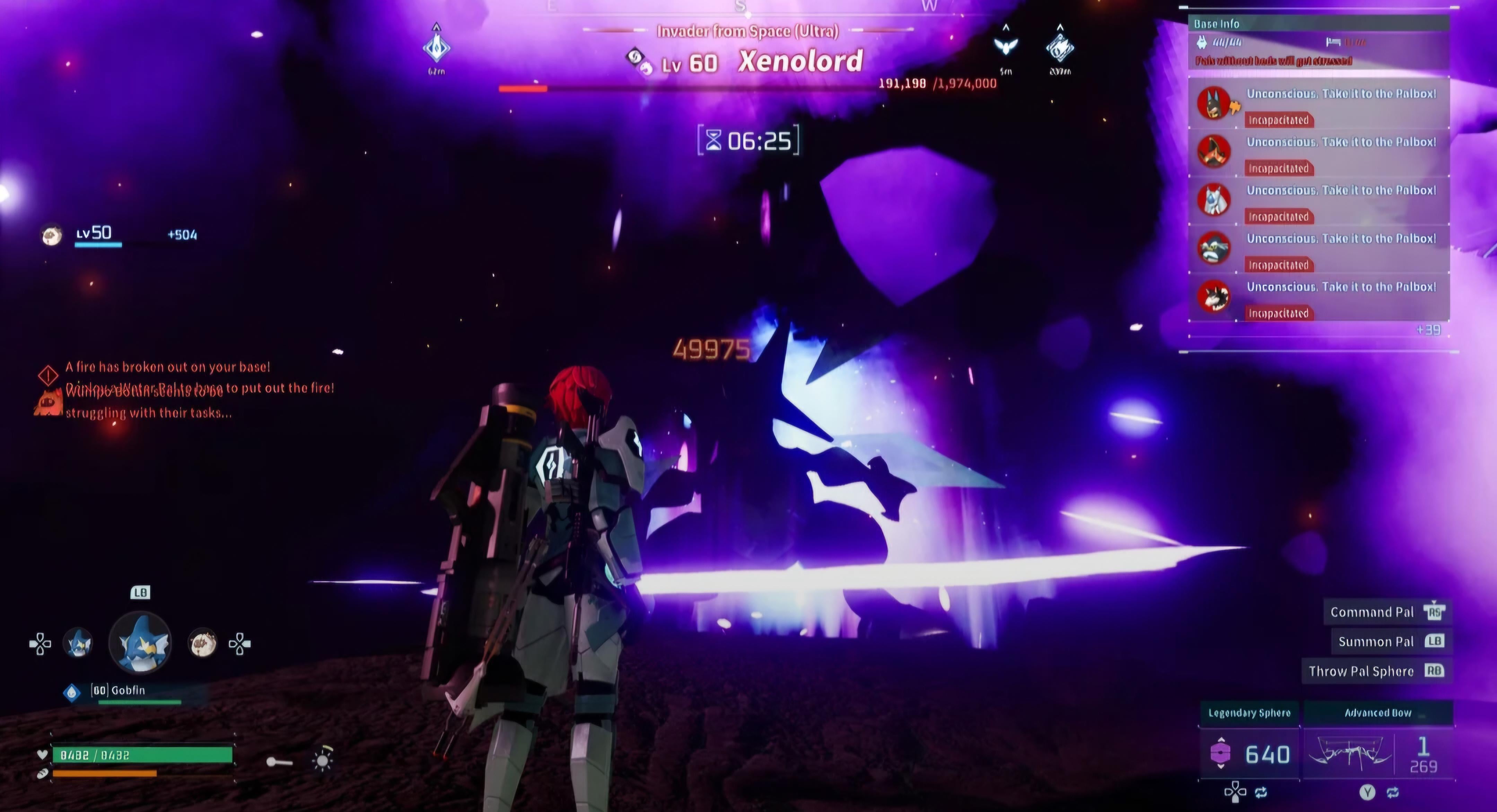
Task: Click the fire outbreak warning notification
Action: 167,368
